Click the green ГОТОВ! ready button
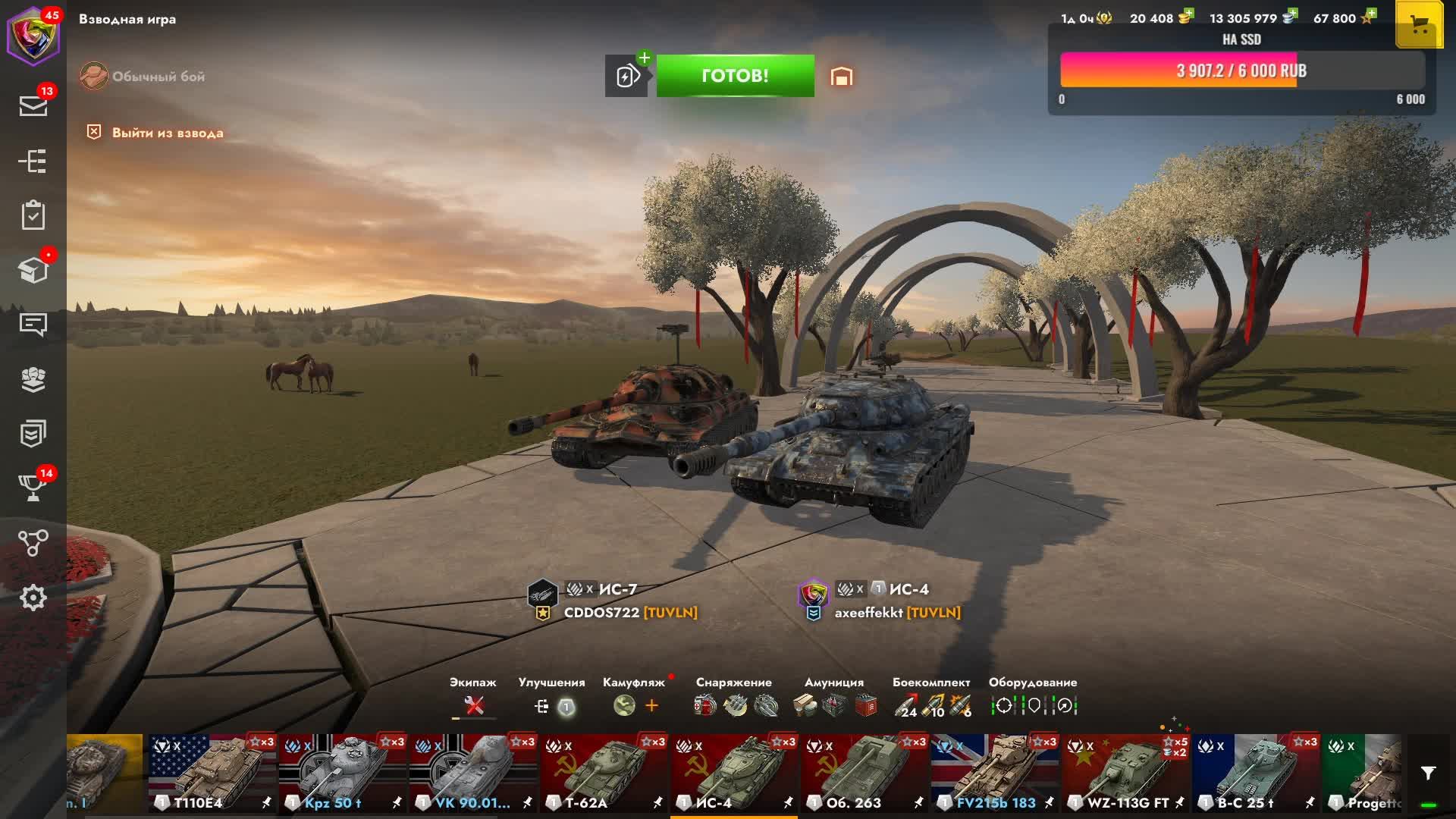The image size is (1456, 819). (x=735, y=76)
